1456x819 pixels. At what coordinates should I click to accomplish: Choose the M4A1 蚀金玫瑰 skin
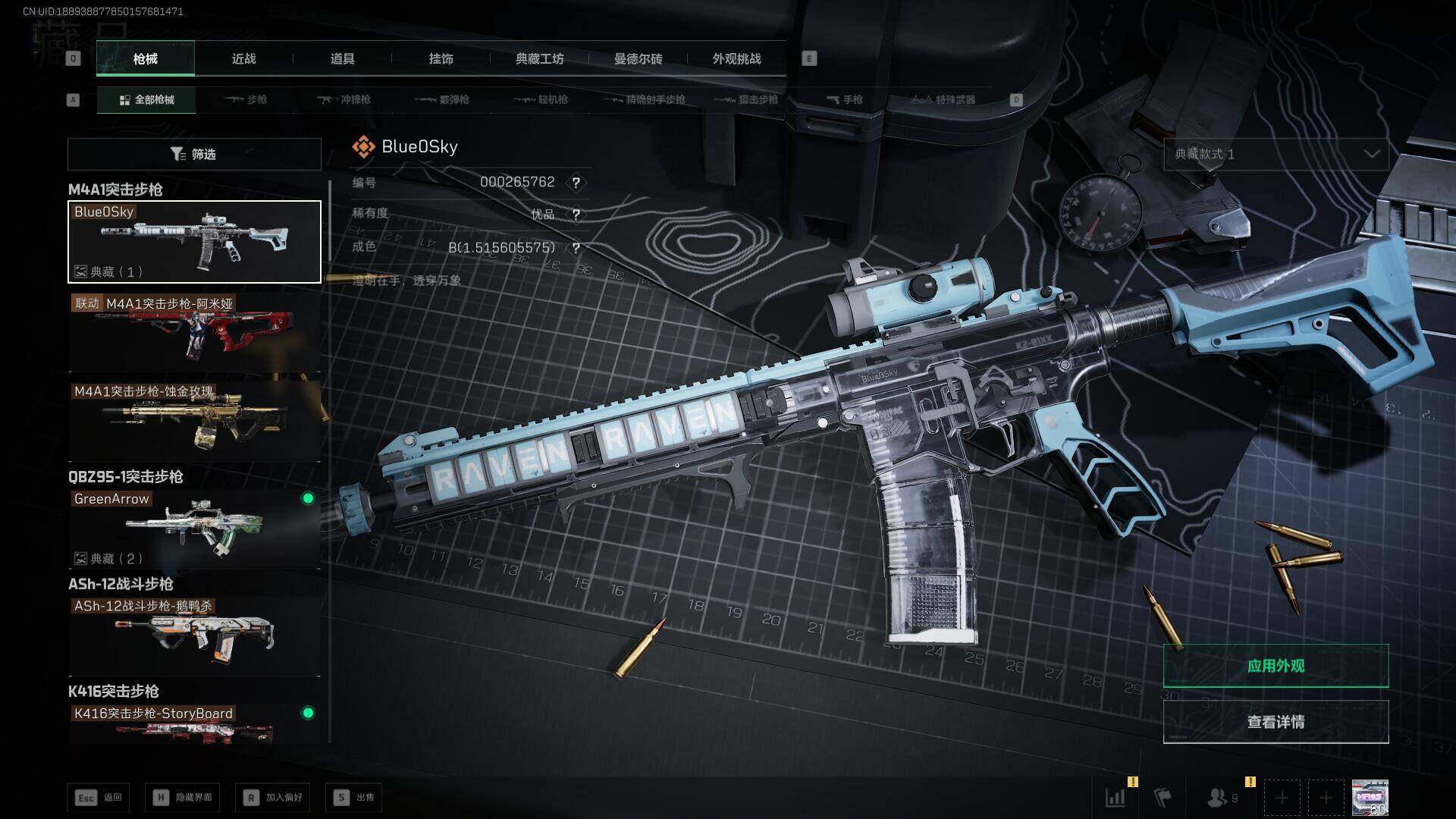[194, 421]
